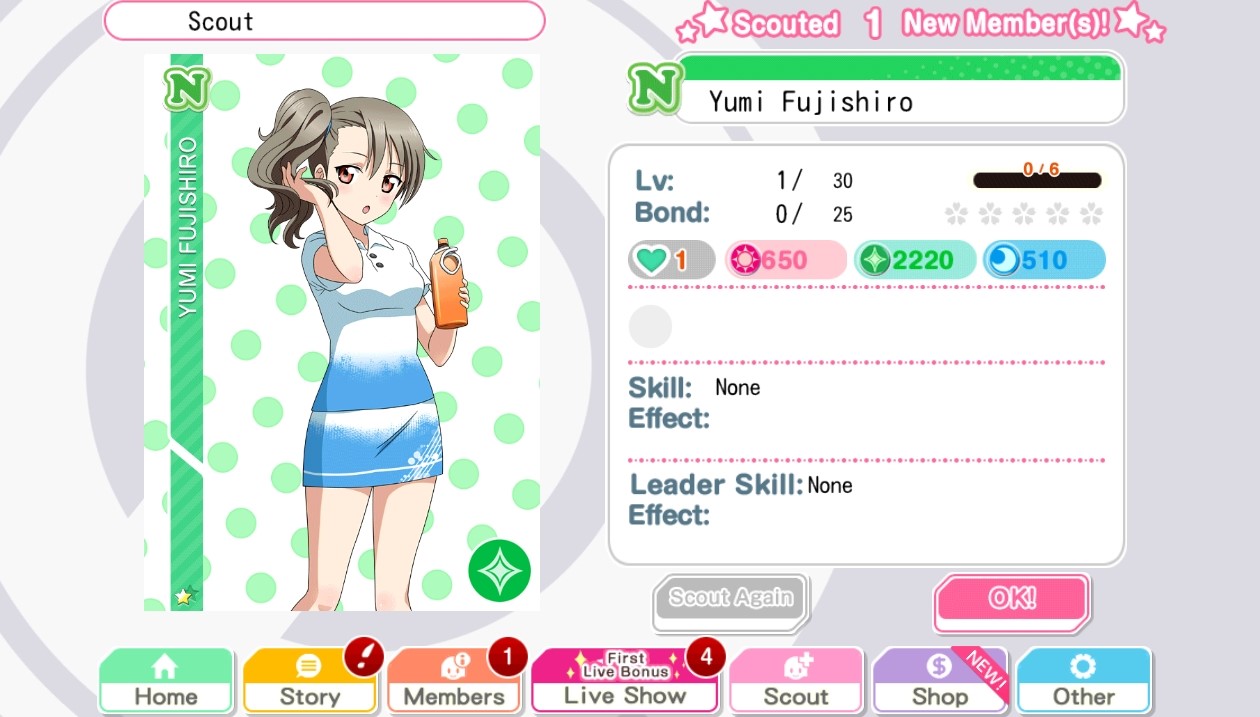Open the Members menu
This screenshot has width=1260, height=717.
(x=453, y=681)
